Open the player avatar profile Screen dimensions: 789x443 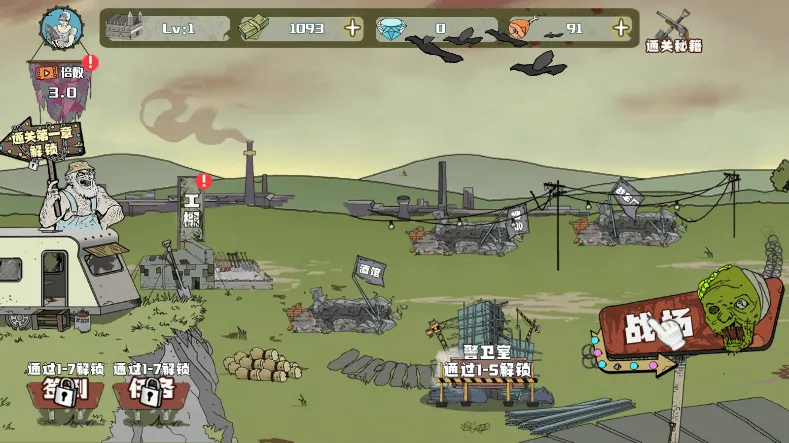60,29
